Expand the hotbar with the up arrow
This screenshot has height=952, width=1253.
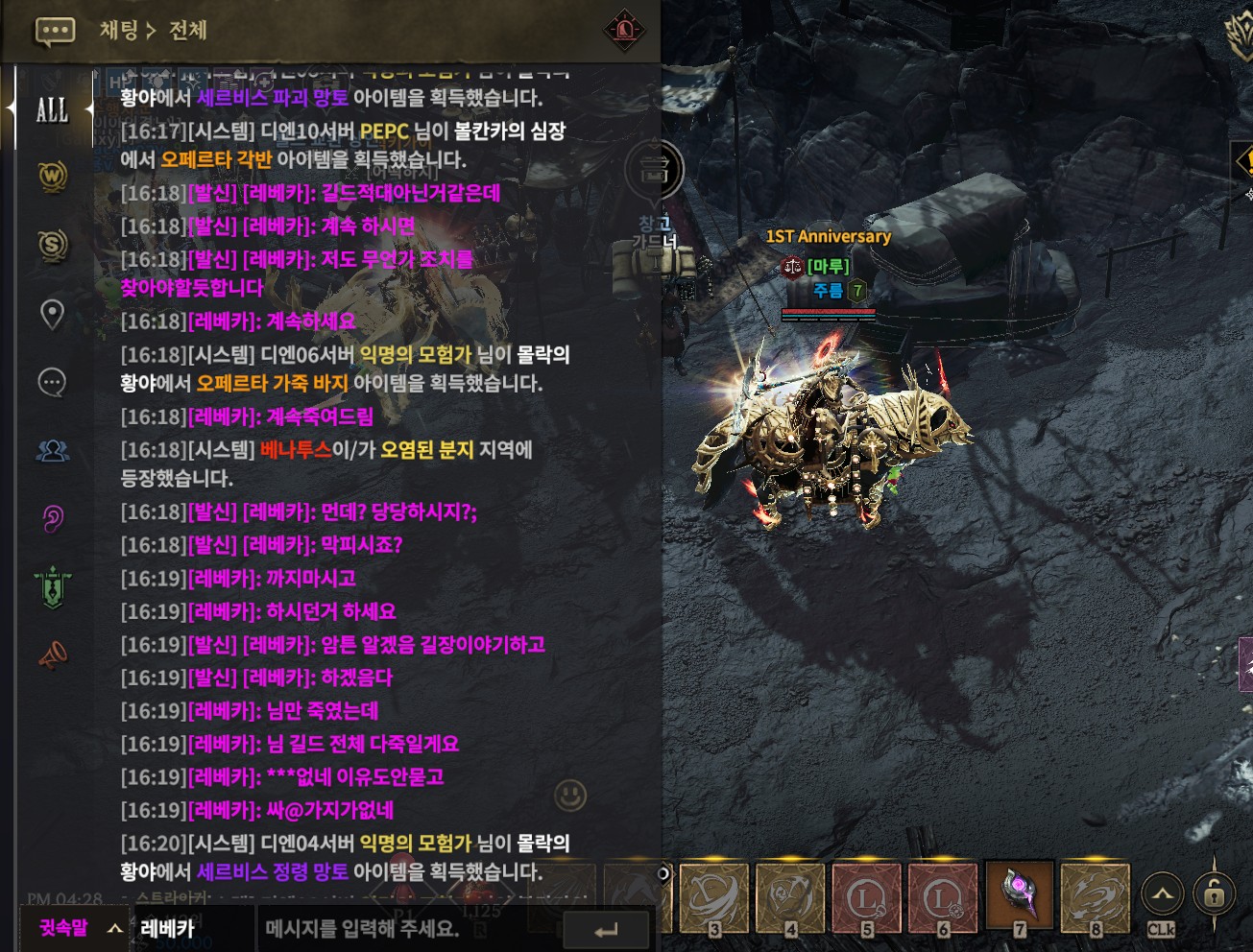coord(1162,895)
